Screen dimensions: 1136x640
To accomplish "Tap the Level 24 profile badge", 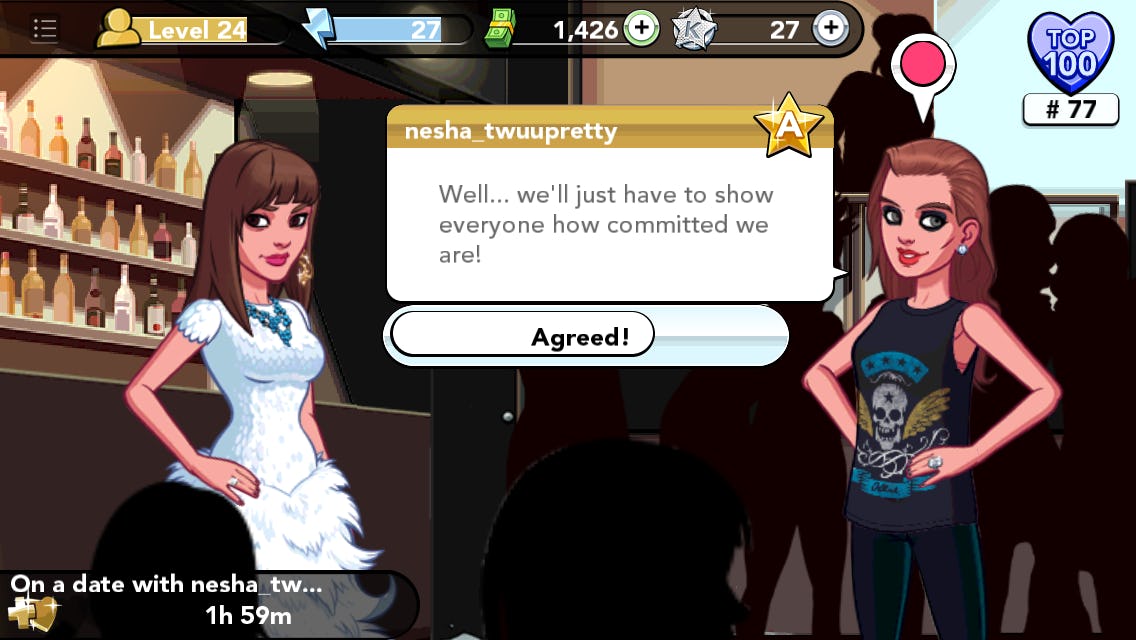I will [x=172, y=30].
